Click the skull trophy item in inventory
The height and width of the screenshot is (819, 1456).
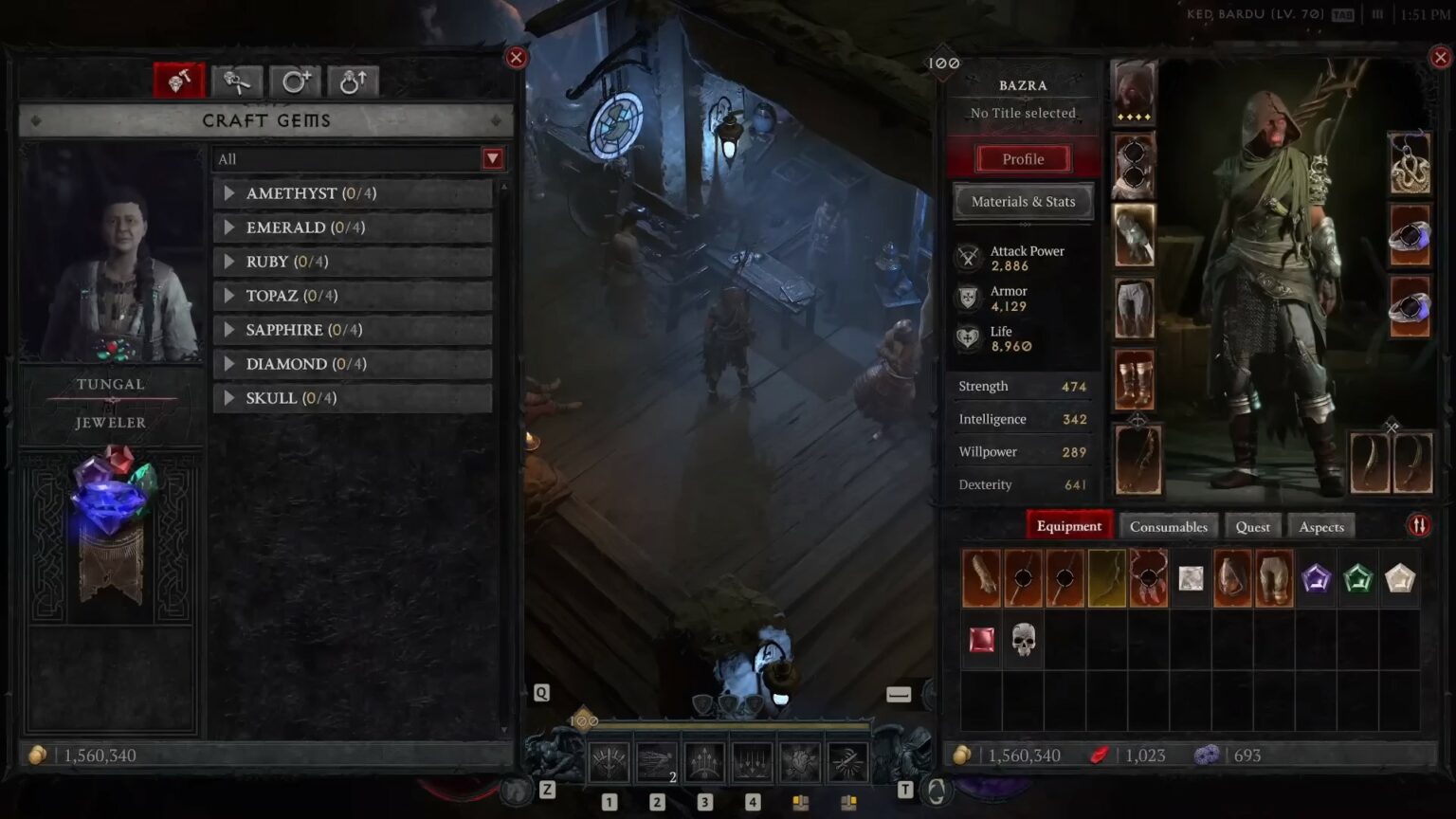coord(1023,640)
